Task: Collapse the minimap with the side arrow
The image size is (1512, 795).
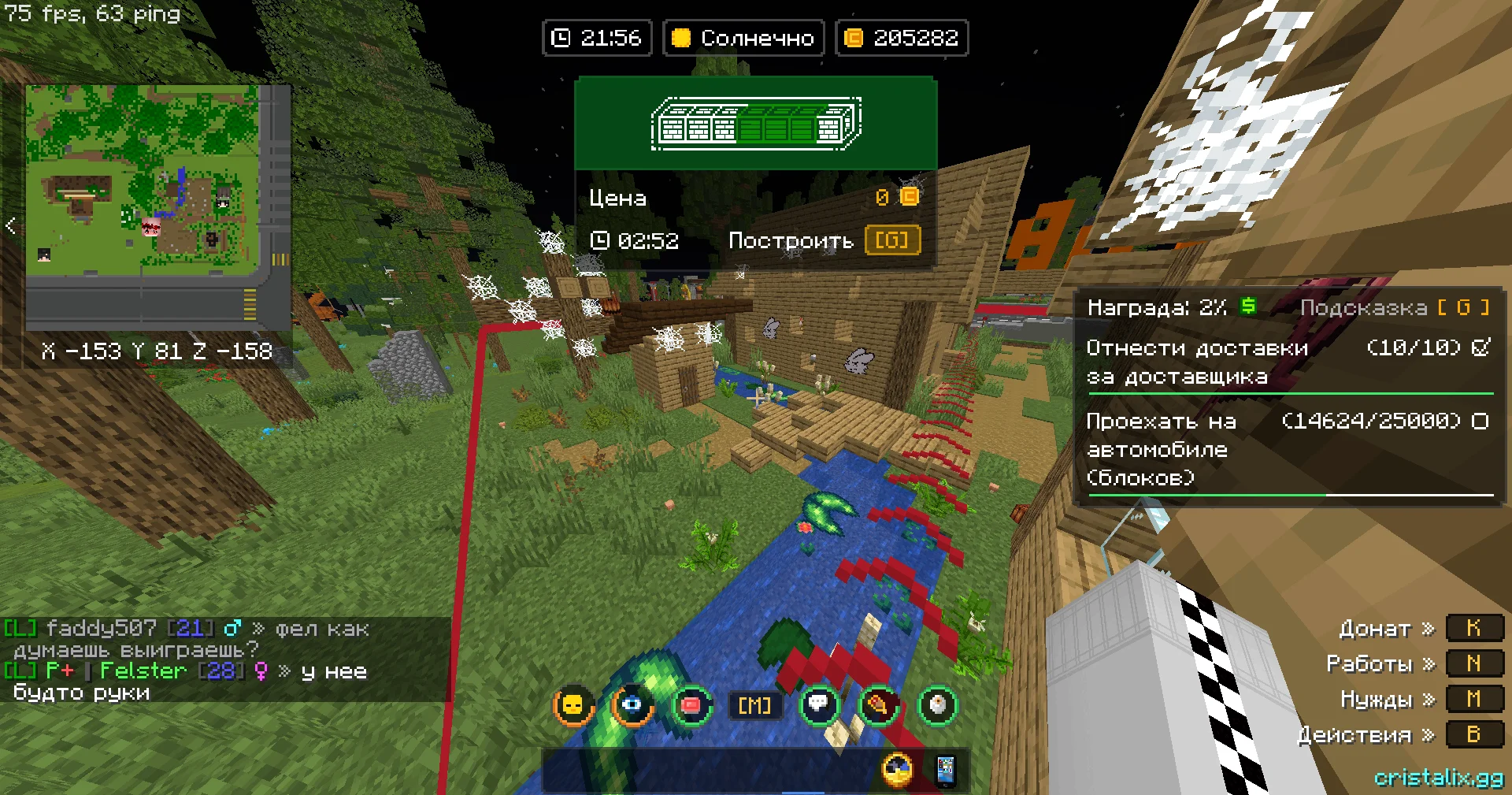Action: click(x=11, y=226)
